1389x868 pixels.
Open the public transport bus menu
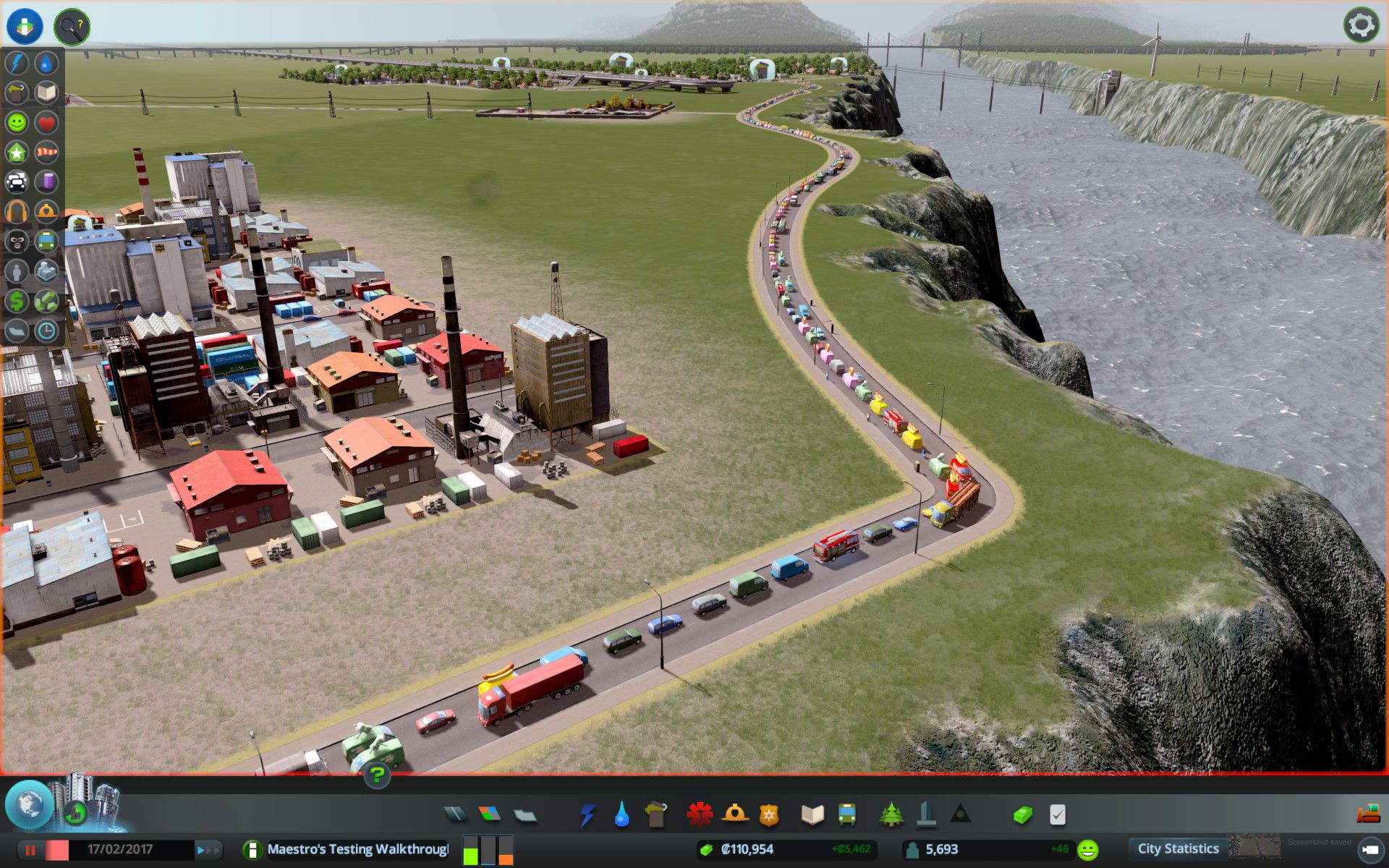tap(846, 814)
